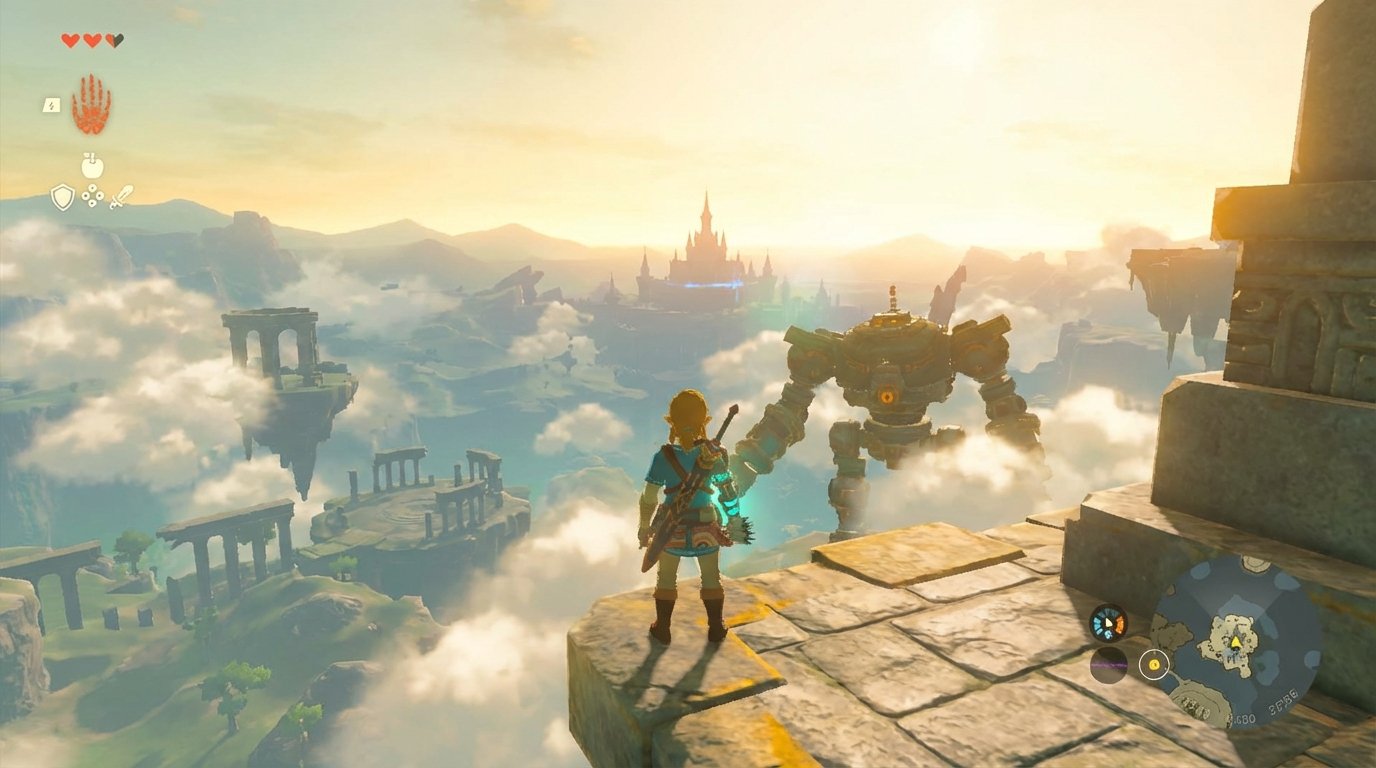Select the sword weapon icon
The height and width of the screenshot is (768, 1376).
120,198
